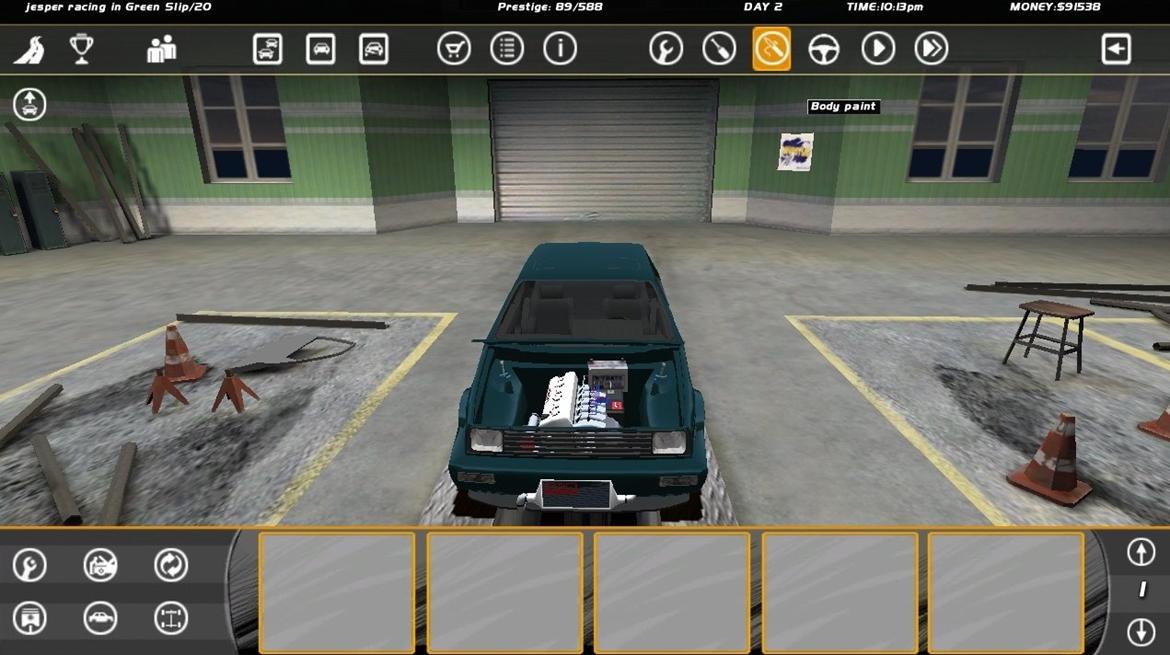
Task: Click the car lift up-arrow icon
Action: click(x=29, y=103)
